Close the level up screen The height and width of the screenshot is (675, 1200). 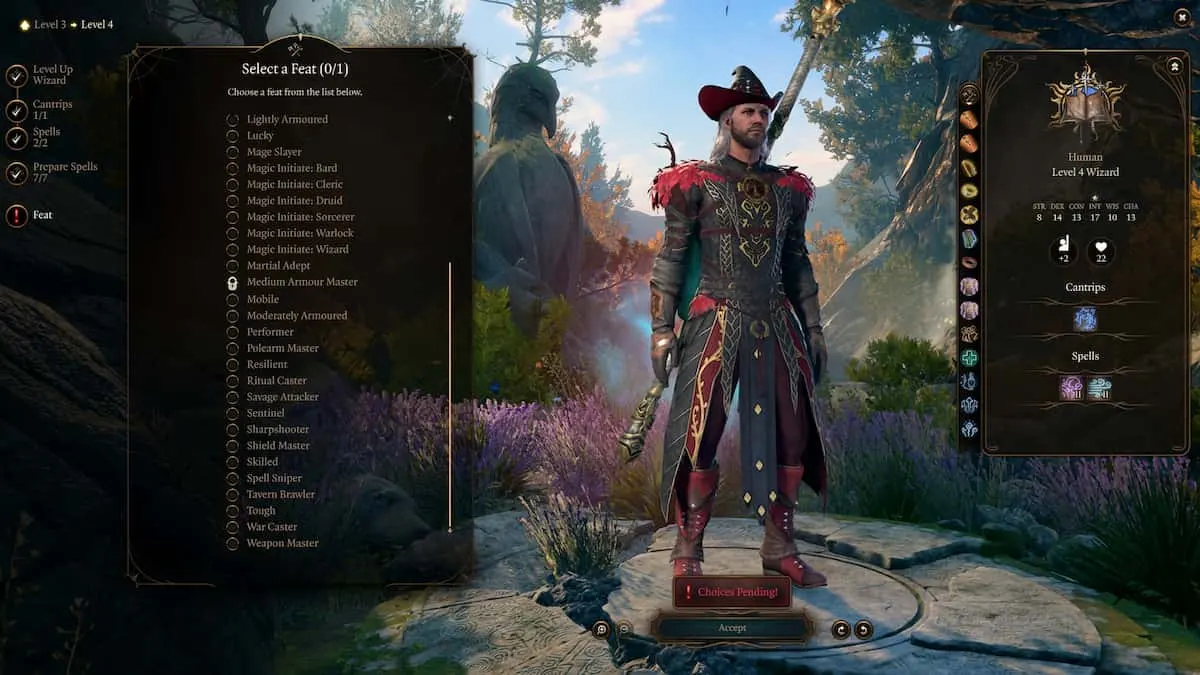(x=1180, y=17)
